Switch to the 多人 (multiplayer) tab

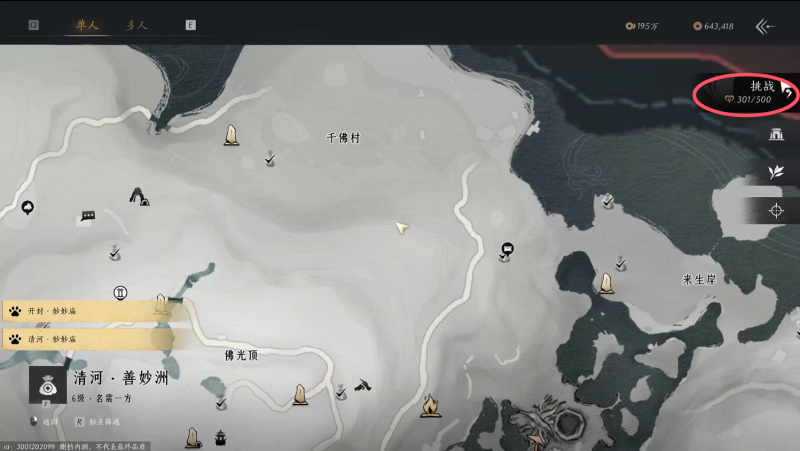(137, 25)
